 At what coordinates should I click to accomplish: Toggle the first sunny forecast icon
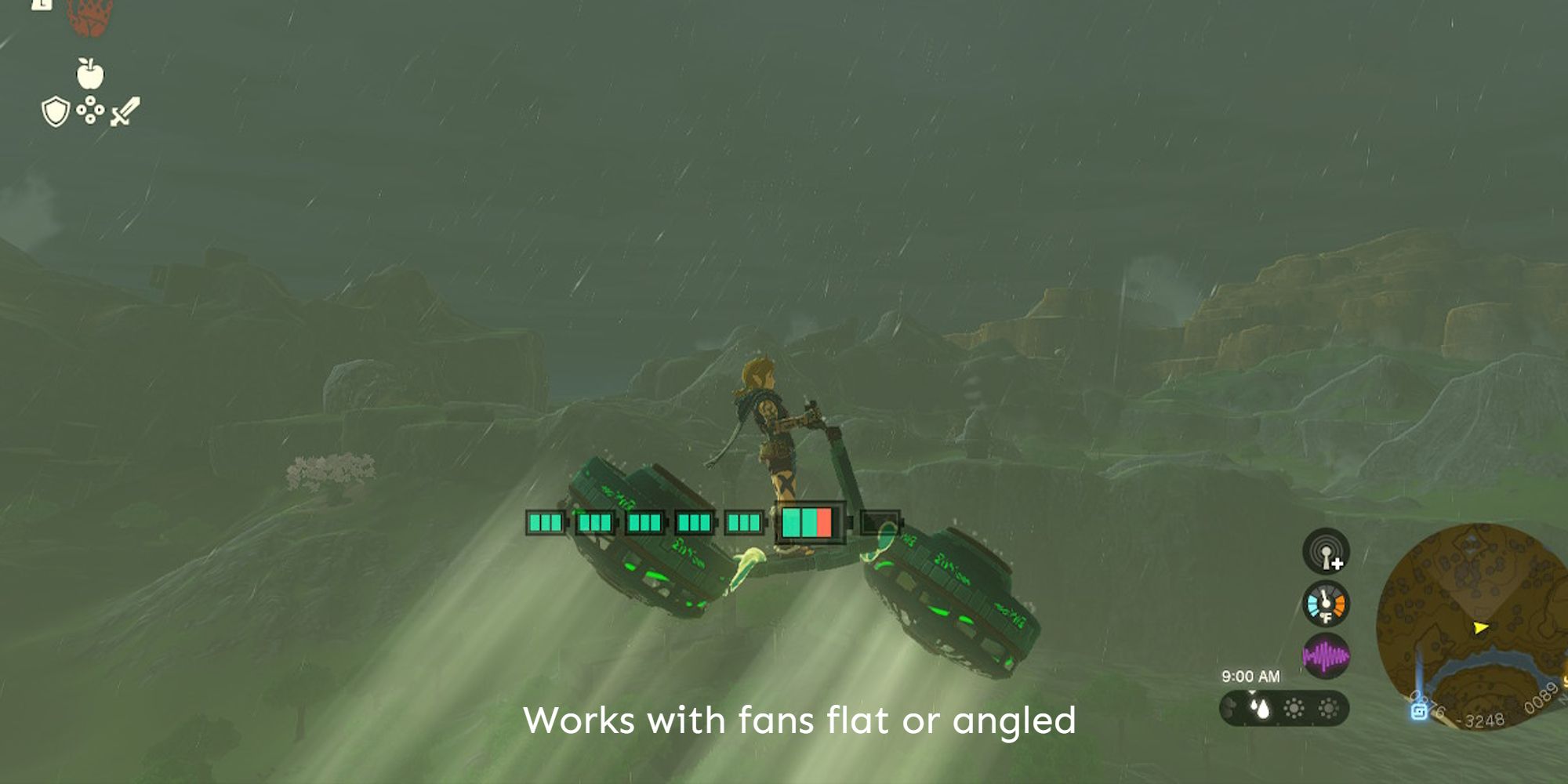[x=1294, y=709]
